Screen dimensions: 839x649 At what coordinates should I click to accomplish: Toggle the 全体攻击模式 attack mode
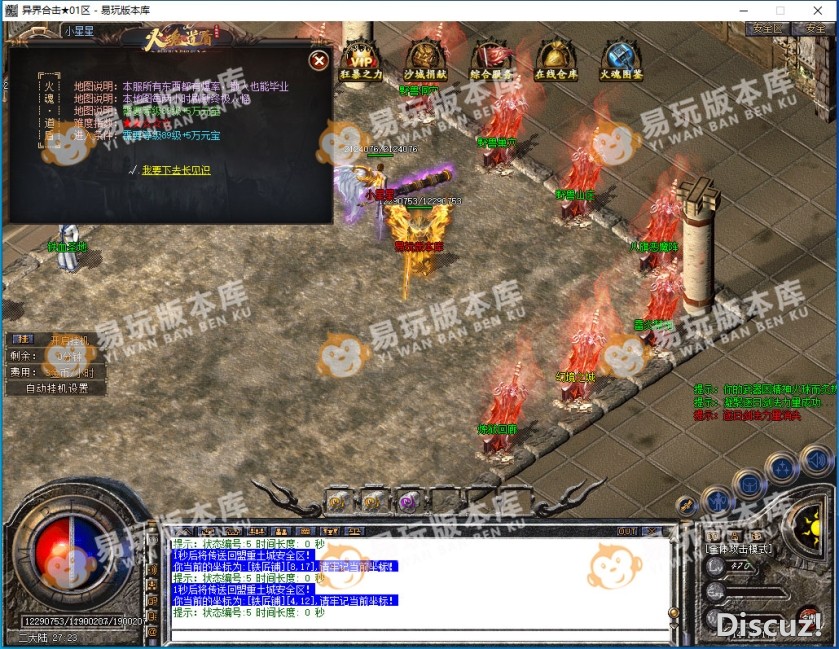pos(737,549)
